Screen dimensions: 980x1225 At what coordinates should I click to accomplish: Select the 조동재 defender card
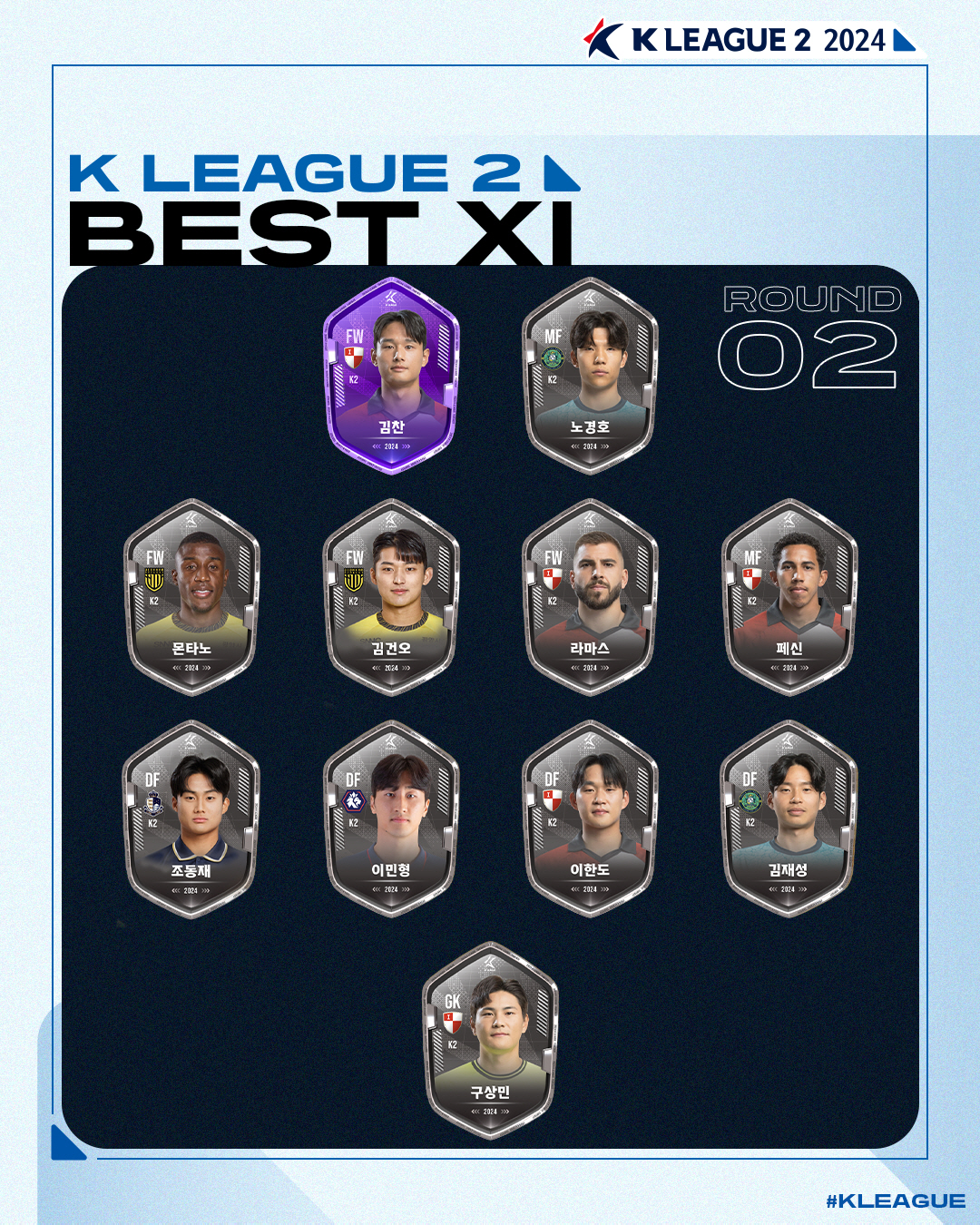[191, 819]
